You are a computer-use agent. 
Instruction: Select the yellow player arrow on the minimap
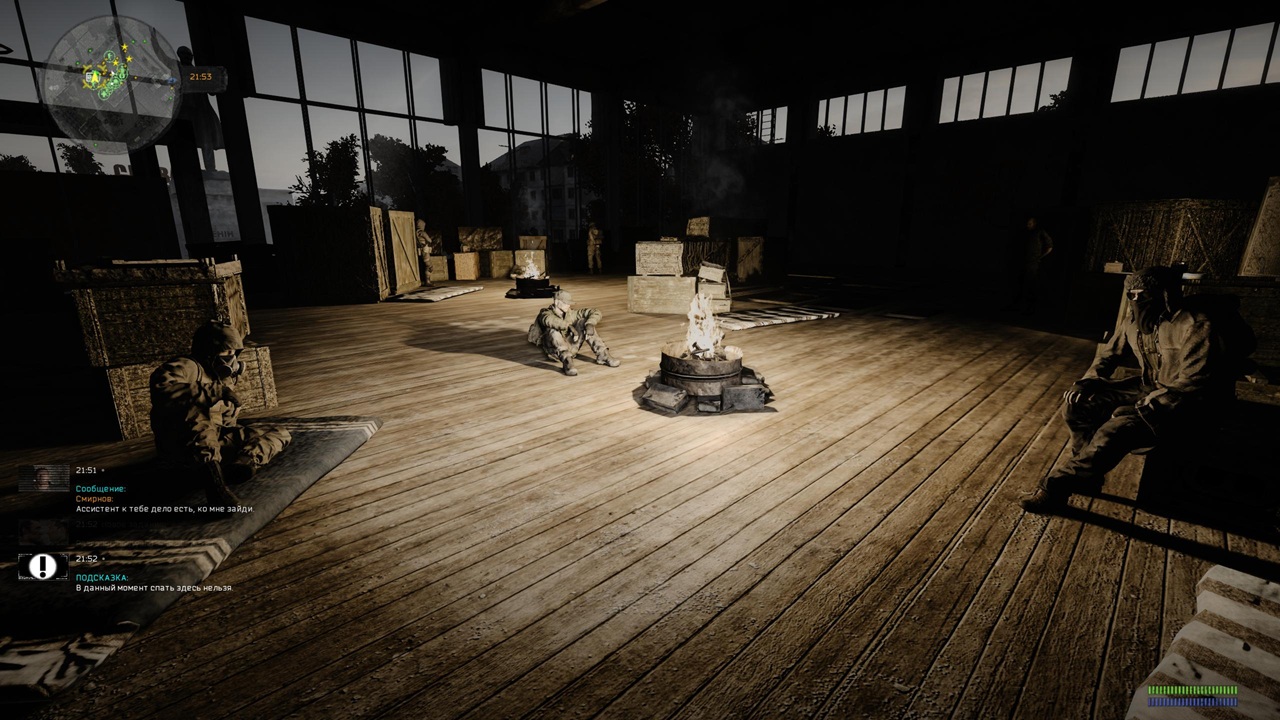coord(95,76)
